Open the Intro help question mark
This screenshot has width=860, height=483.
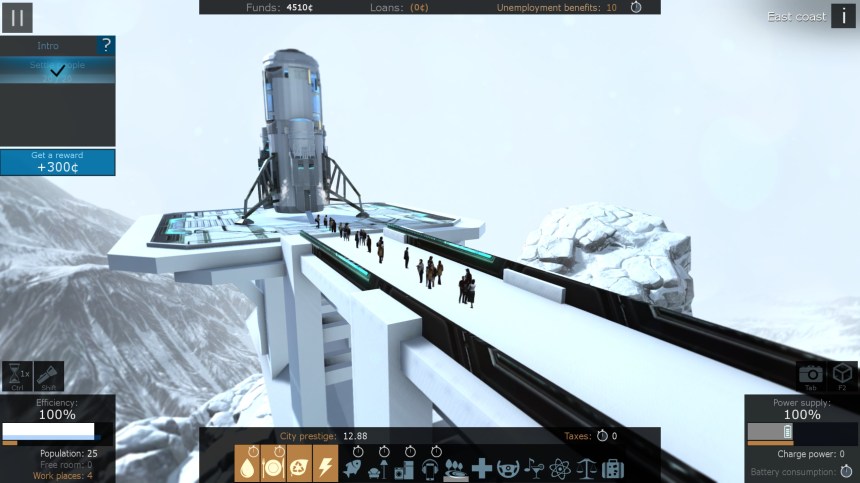tap(105, 46)
